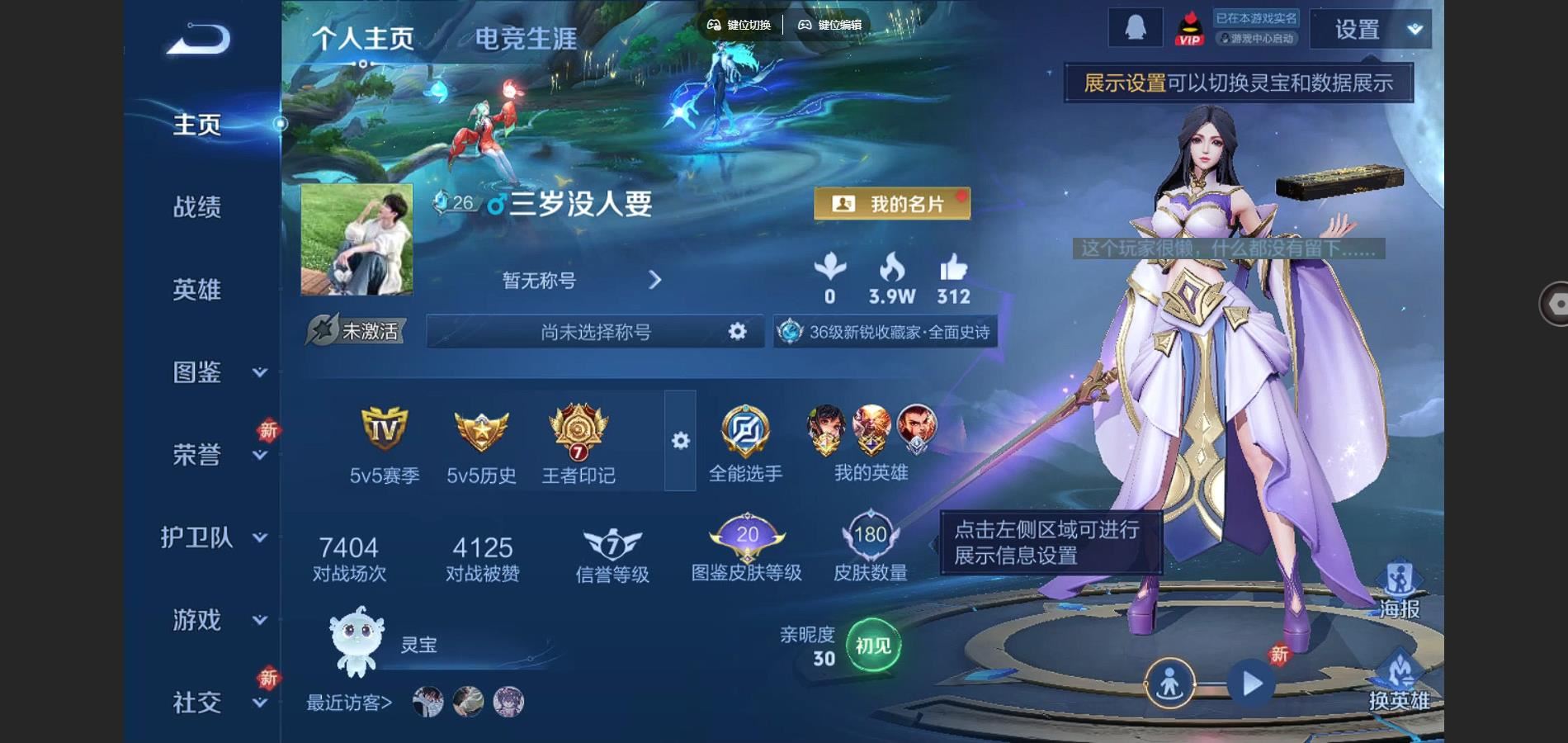This screenshot has width=1568, height=743.
Task: Switch to the 电竞生涯 tab
Action: [526, 39]
